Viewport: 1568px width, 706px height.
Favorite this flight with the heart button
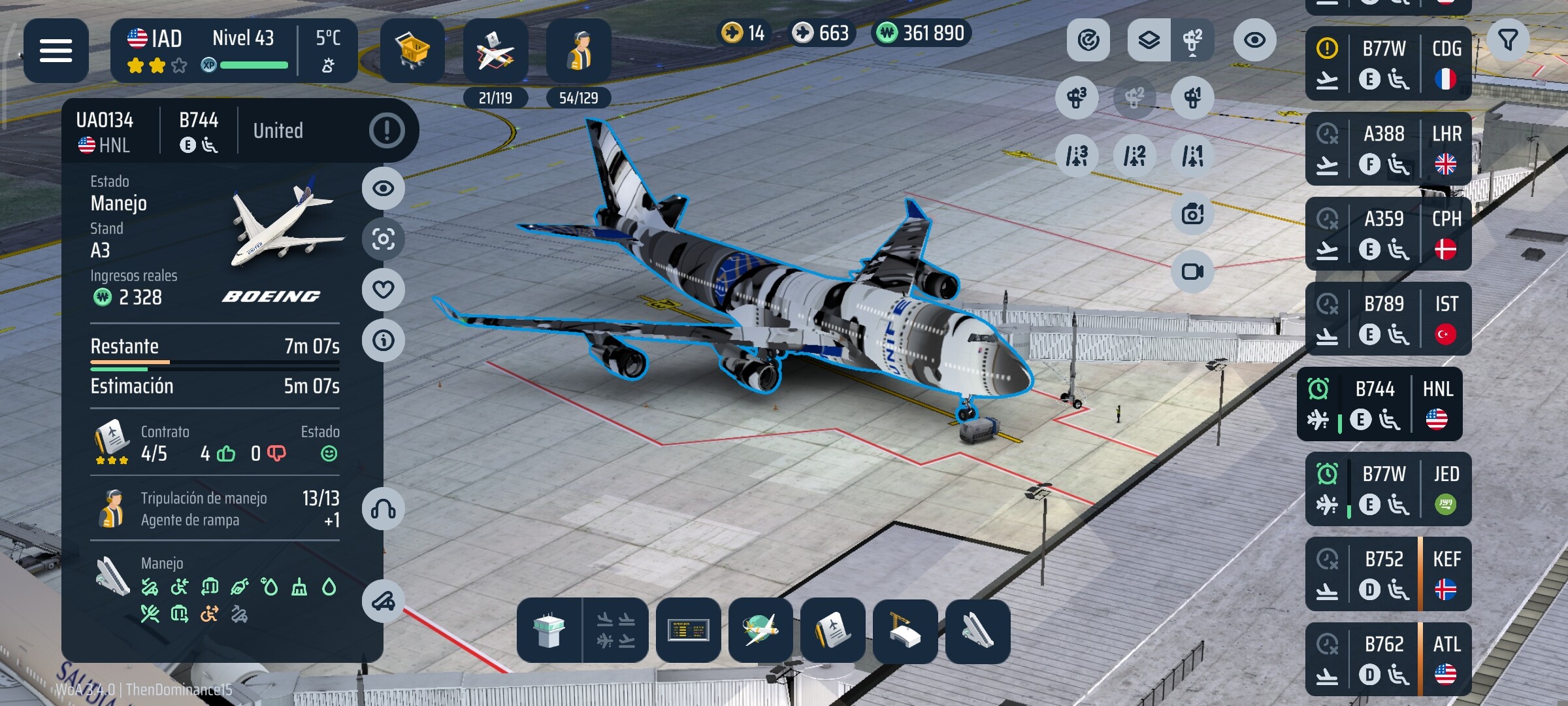pyautogui.click(x=384, y=290)
